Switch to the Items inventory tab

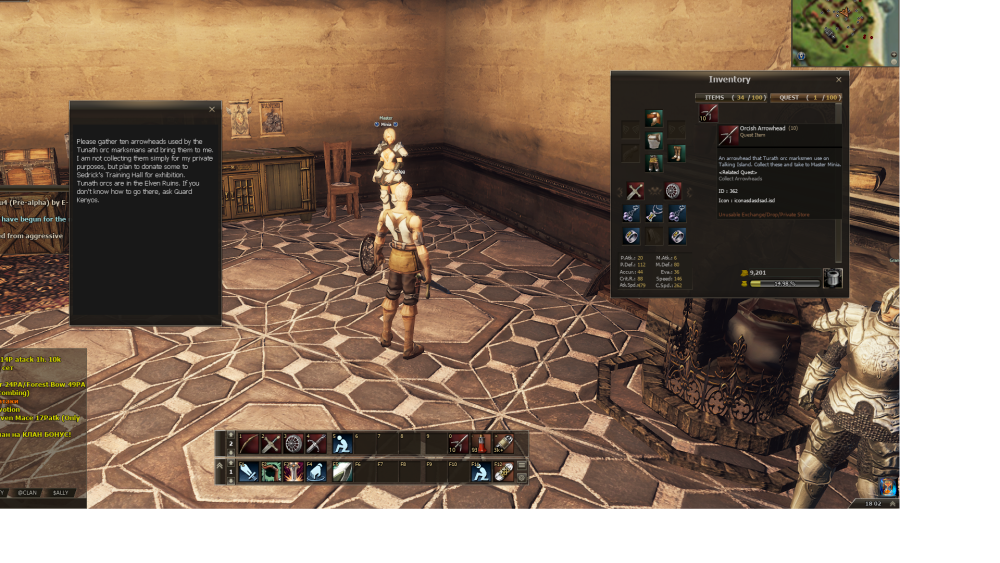pos(731,97)
